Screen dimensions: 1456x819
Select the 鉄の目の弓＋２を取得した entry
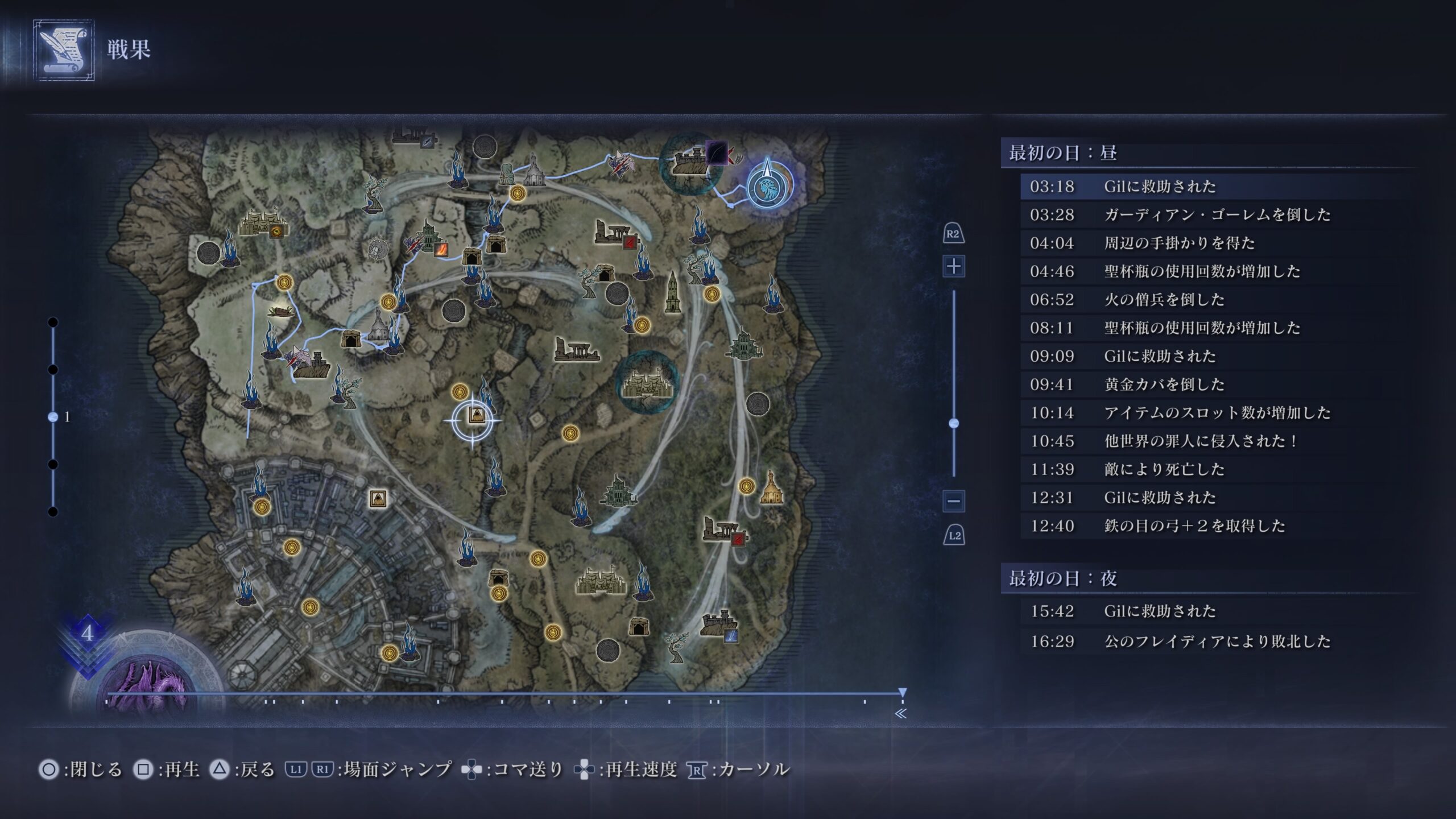tap(1194, 526)
